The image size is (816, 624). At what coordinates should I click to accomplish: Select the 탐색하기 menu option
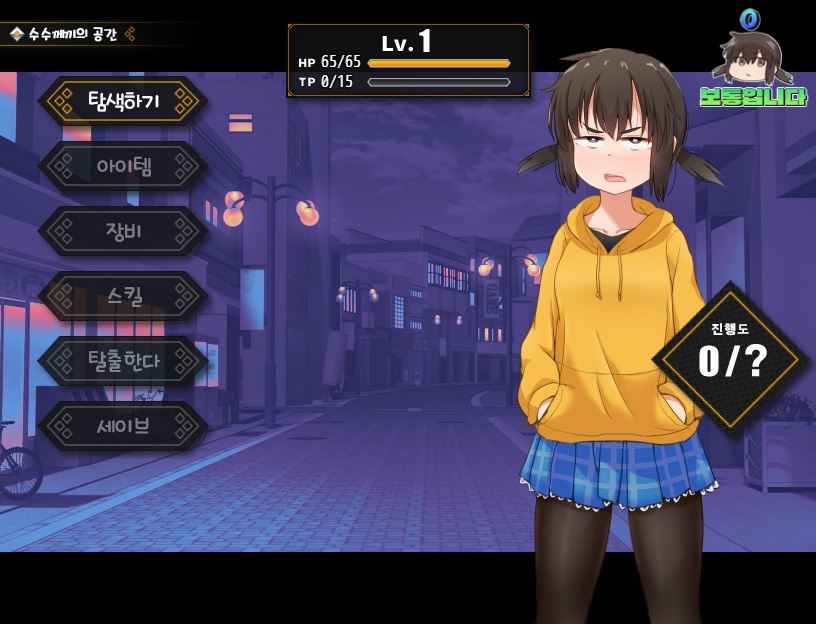(123, 101)
